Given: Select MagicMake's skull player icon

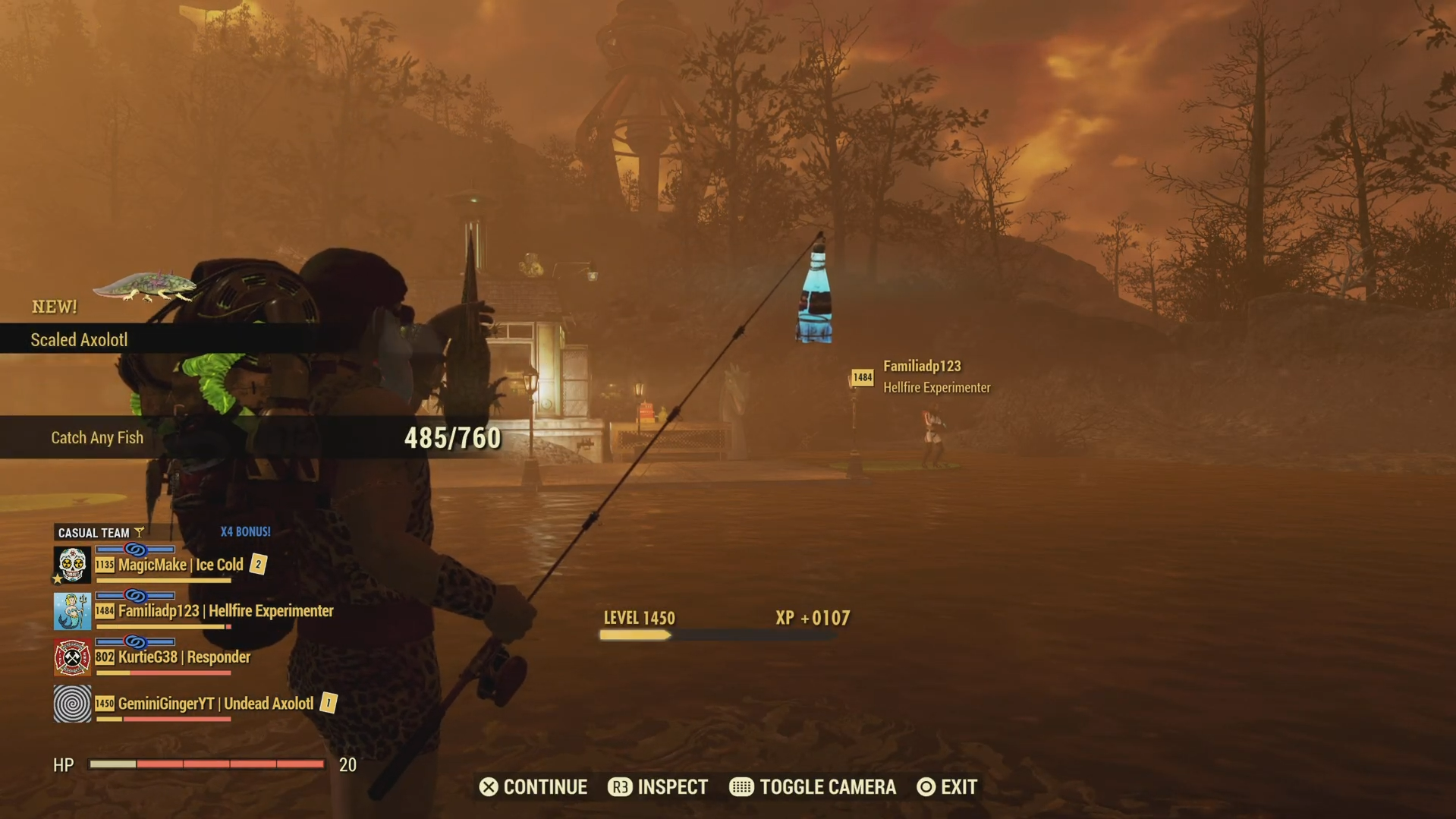Looking at the screenshot, I should [71, 565].
